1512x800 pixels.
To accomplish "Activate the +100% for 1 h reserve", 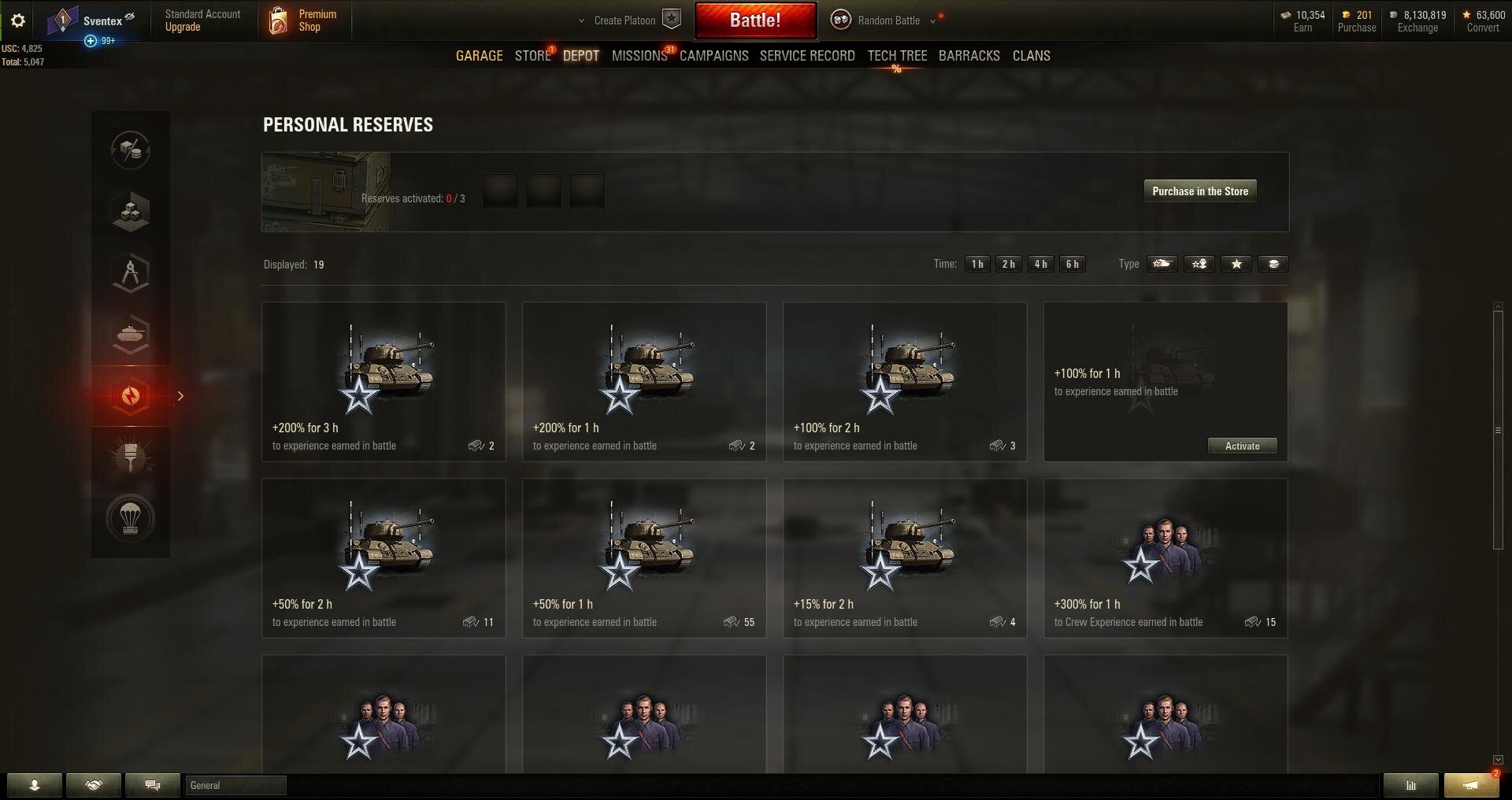I will coord(1242,446).
